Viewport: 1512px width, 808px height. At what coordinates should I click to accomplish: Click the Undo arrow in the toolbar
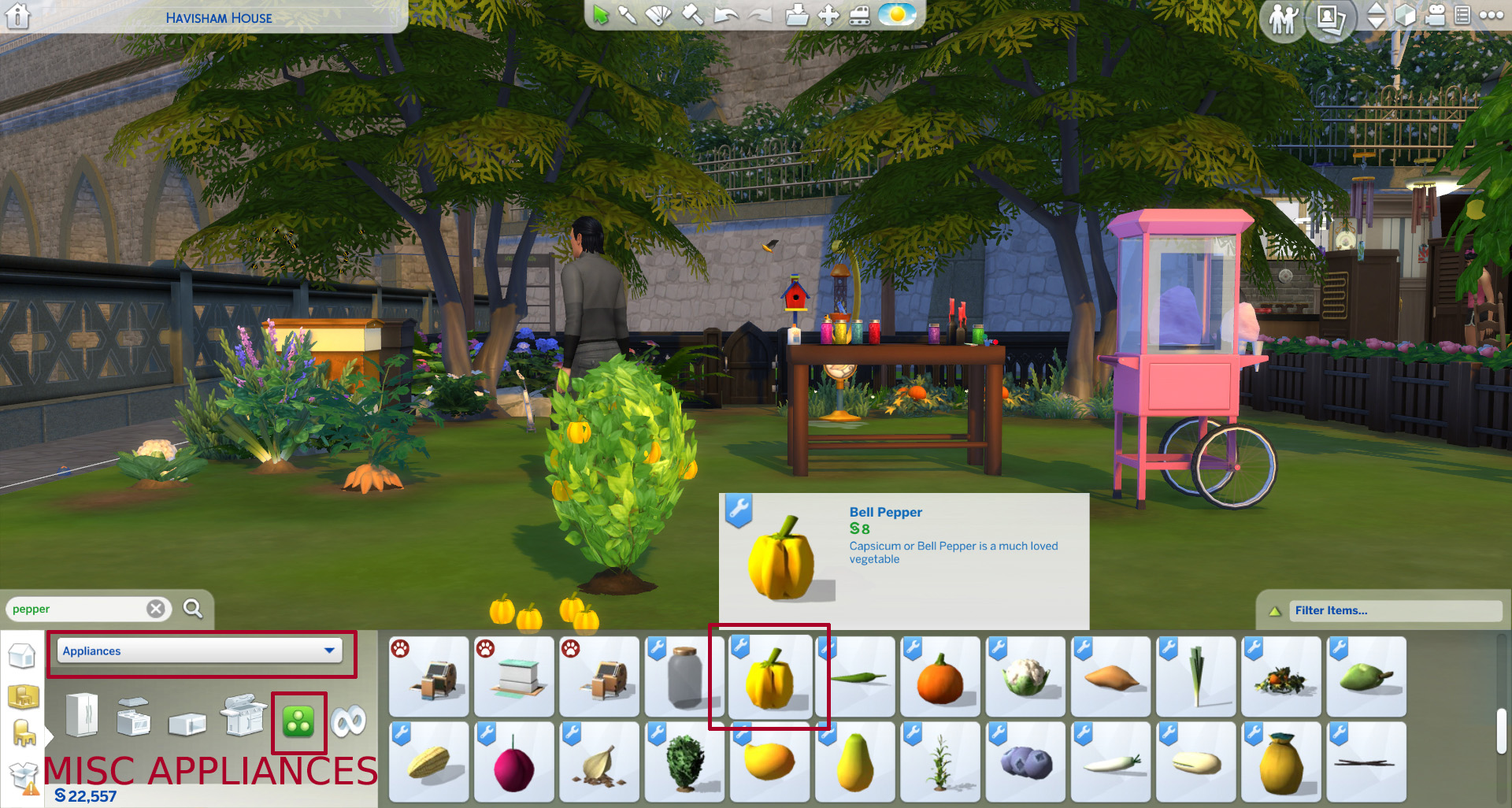(x=727, y=13)
